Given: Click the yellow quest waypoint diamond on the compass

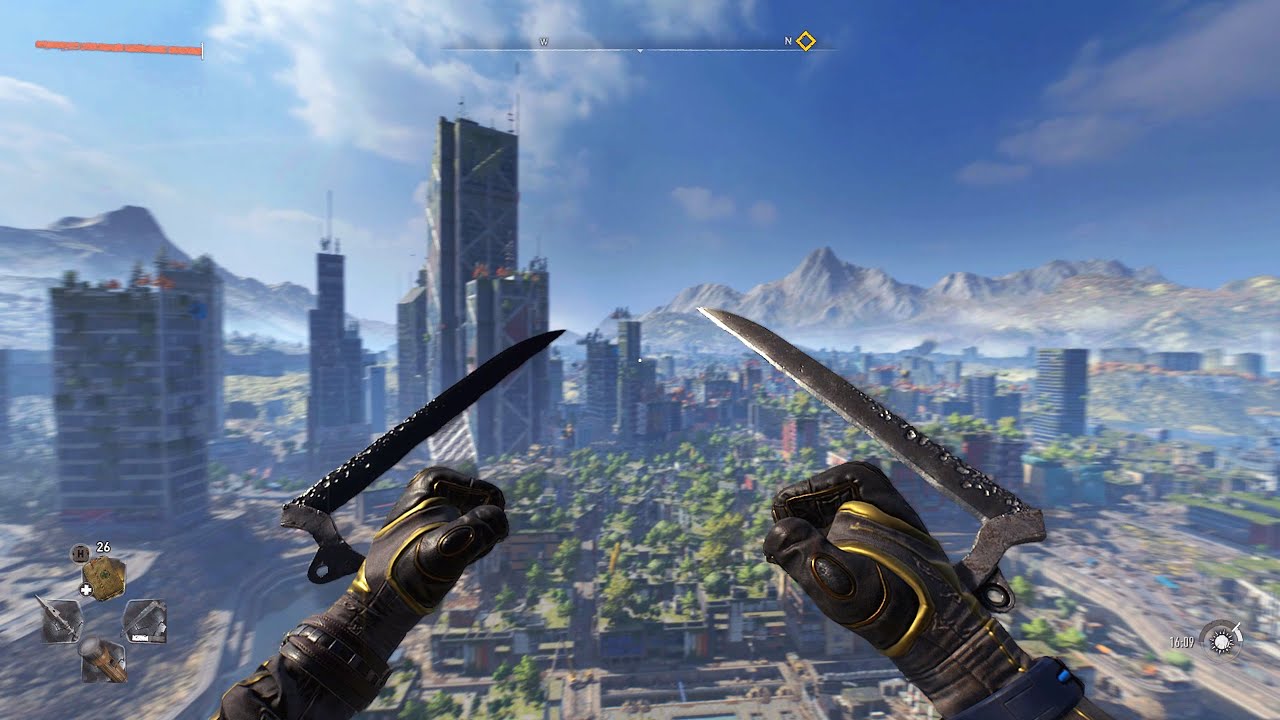Looking at the screenshot, I should point(805,41).
